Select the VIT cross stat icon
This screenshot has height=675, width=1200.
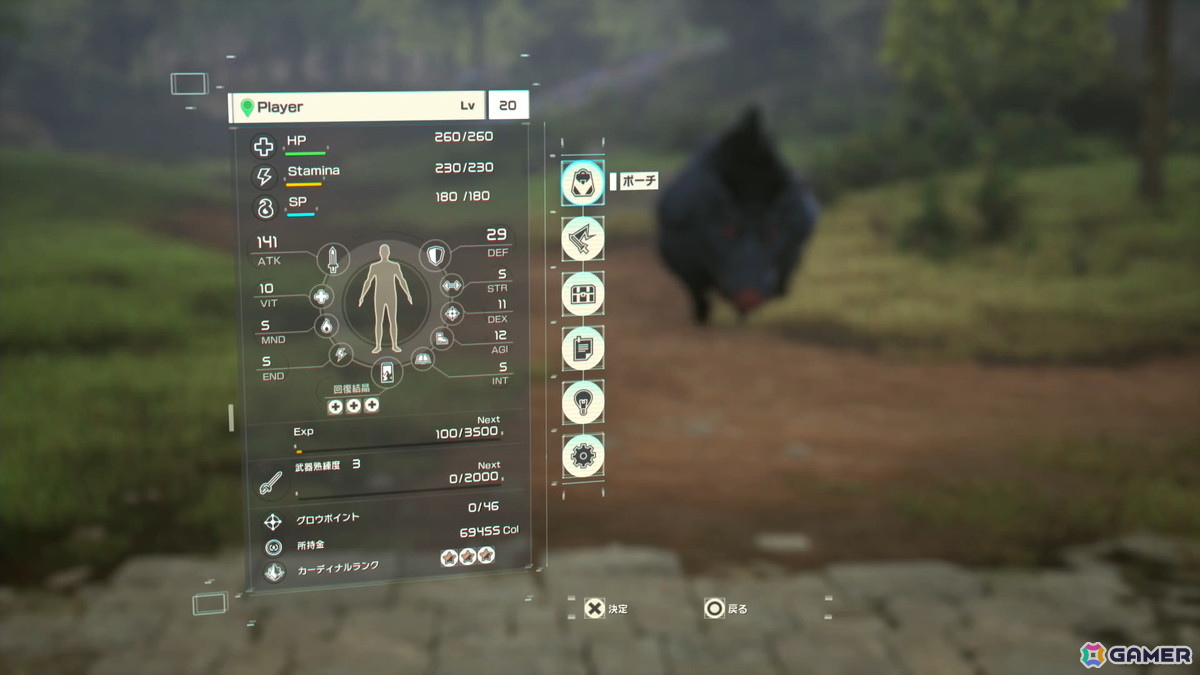(x=321, y=296)
